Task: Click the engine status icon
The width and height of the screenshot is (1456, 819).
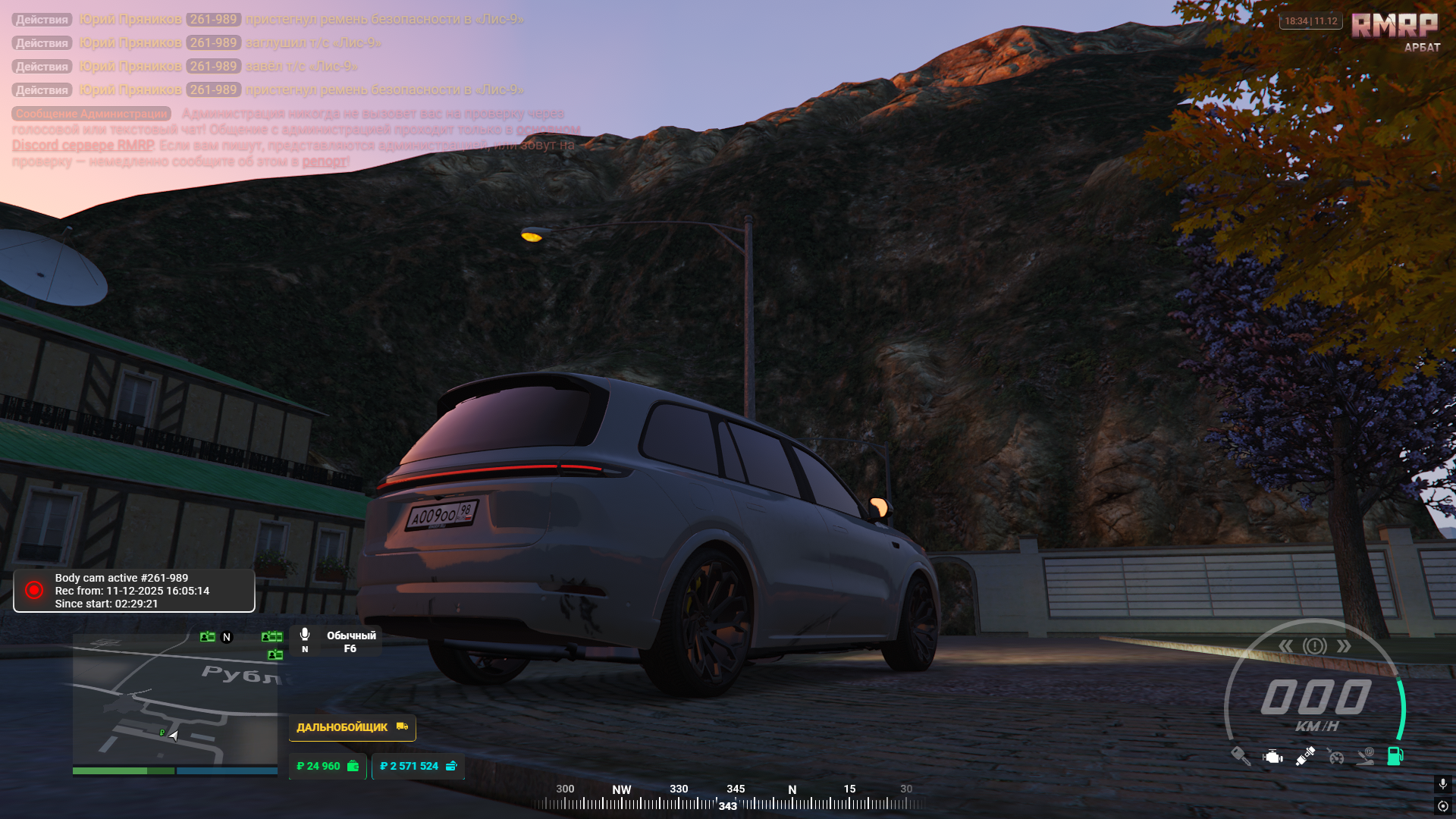Action: tap(1272, 756)
